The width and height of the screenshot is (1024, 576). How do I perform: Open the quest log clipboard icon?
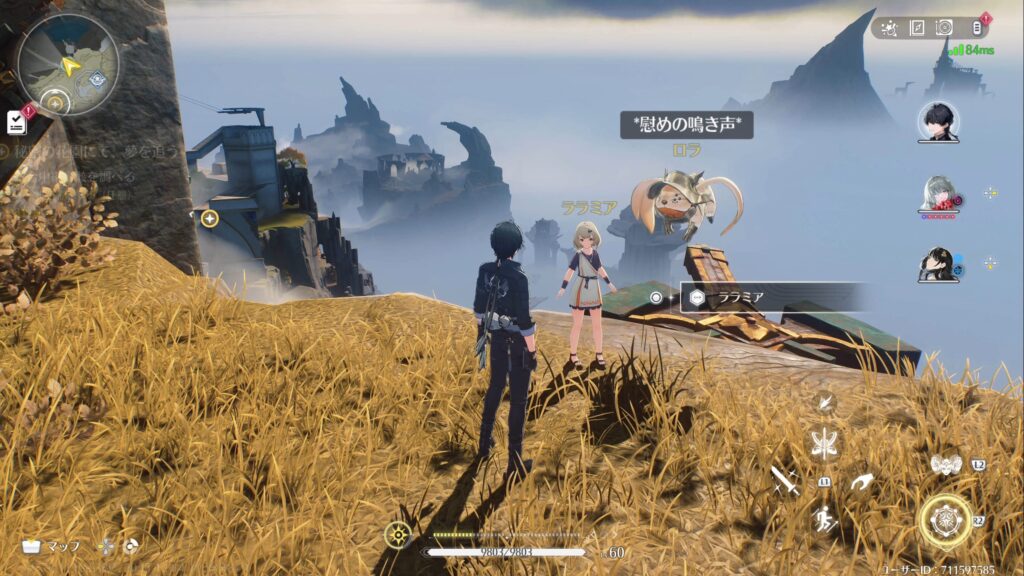point(16,122)
